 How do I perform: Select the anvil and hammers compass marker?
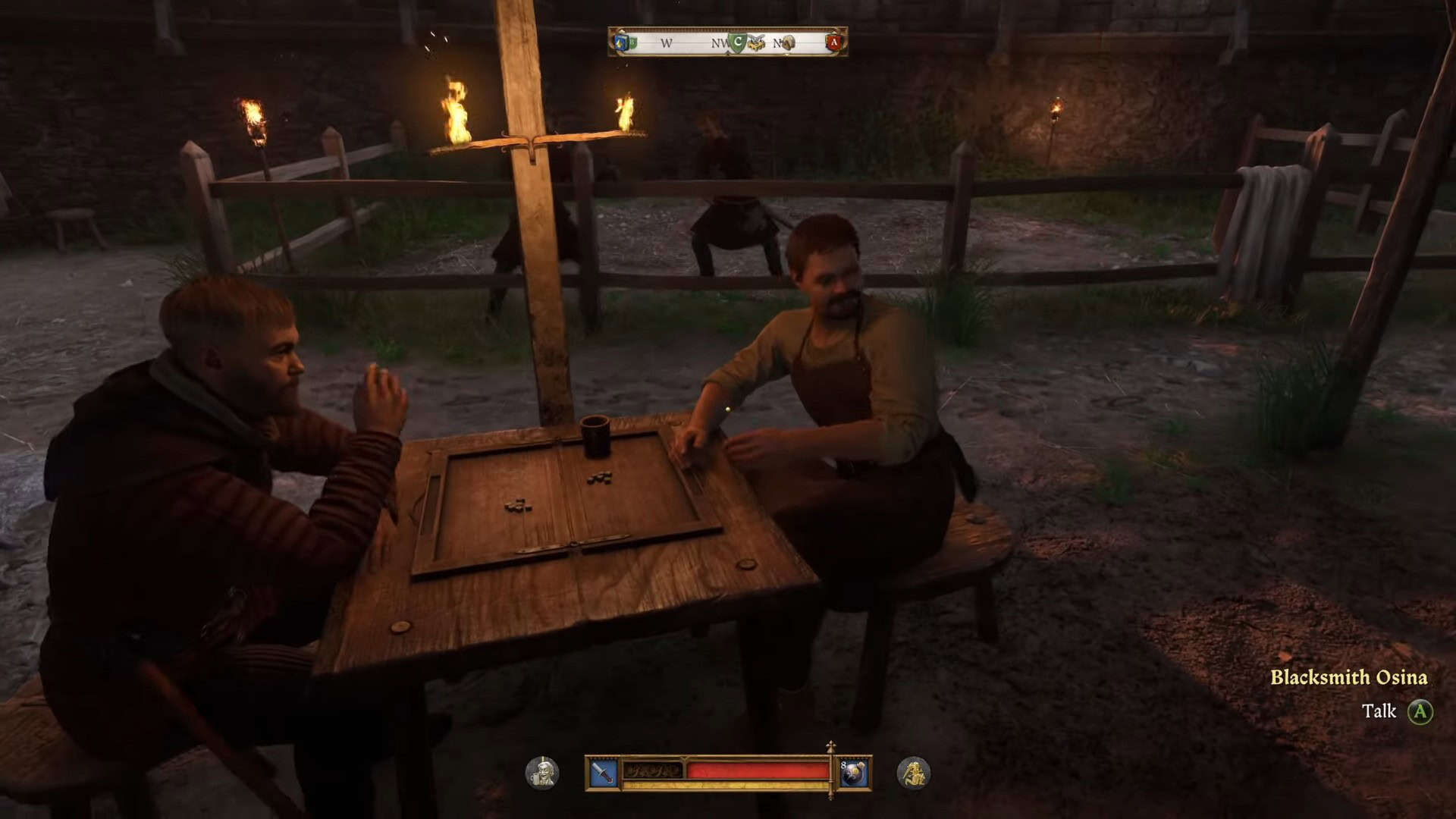(x=756, y=43)
